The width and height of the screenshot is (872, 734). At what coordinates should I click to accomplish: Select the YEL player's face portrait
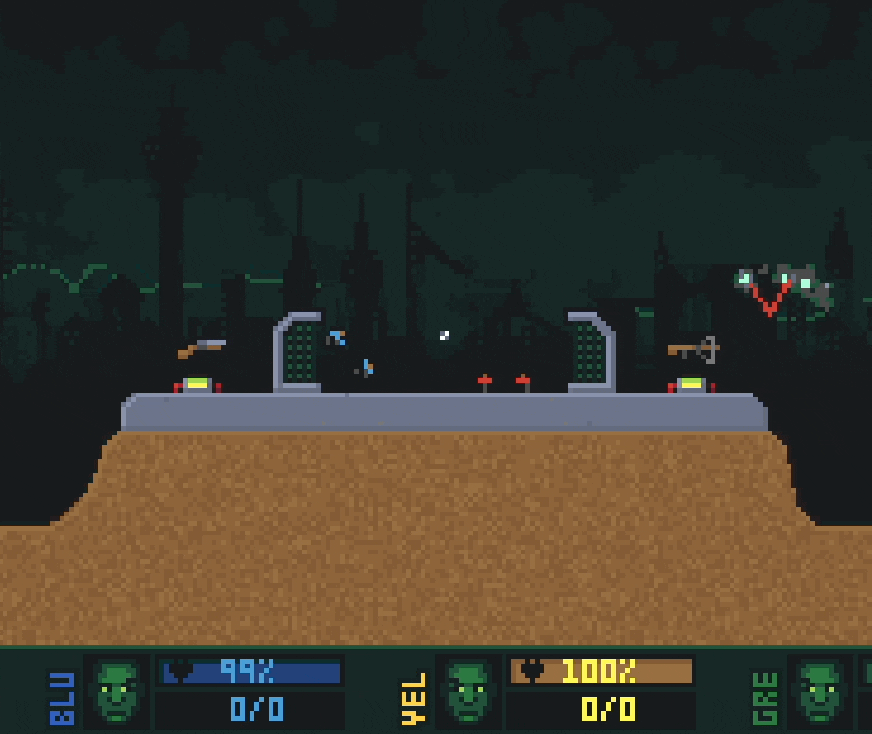point(468,691)
